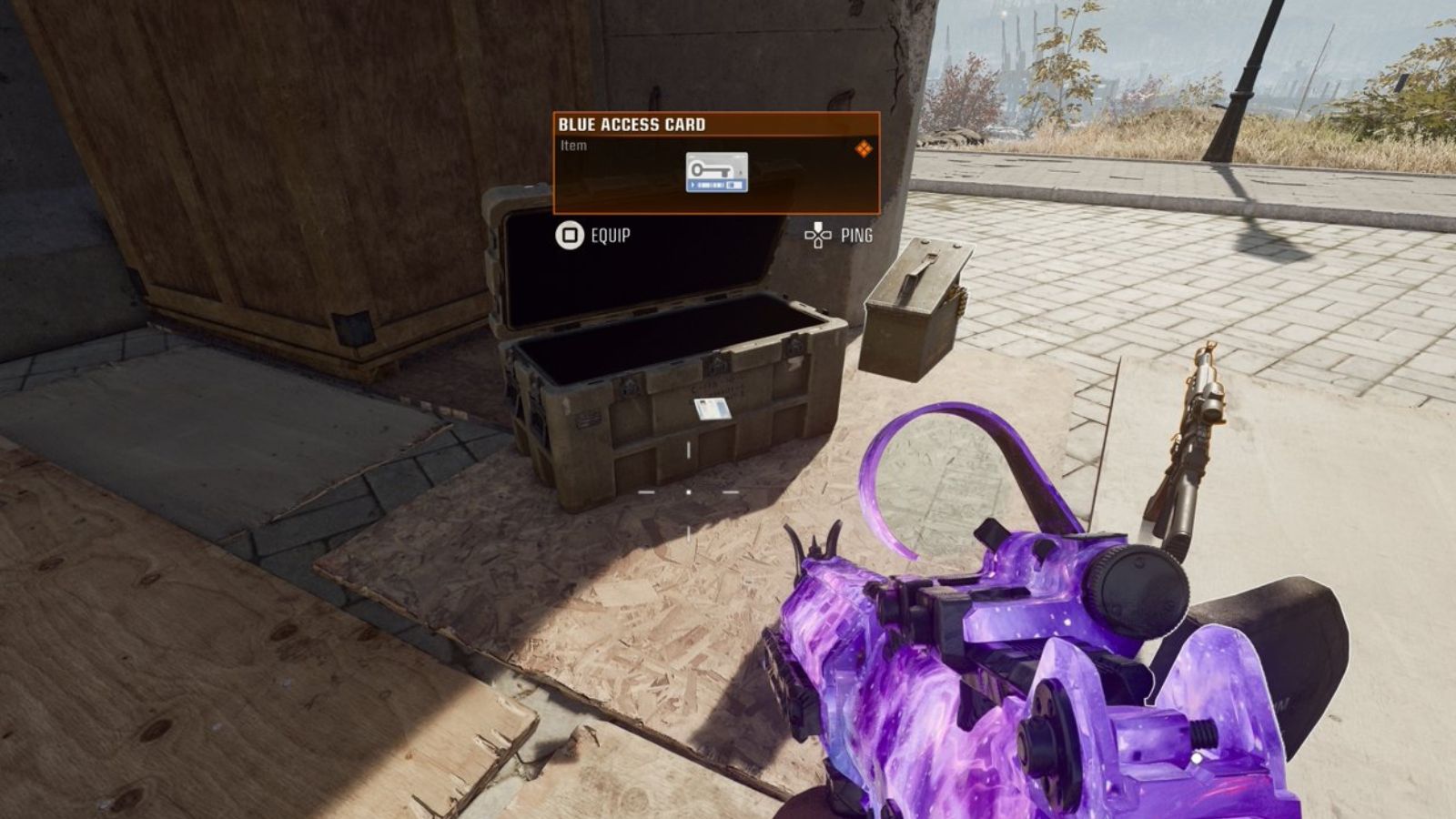The width and height of the screenshot is (1456, 819).
Task: Toggle the EQUIP action for the access card
Action: (610, 235)
